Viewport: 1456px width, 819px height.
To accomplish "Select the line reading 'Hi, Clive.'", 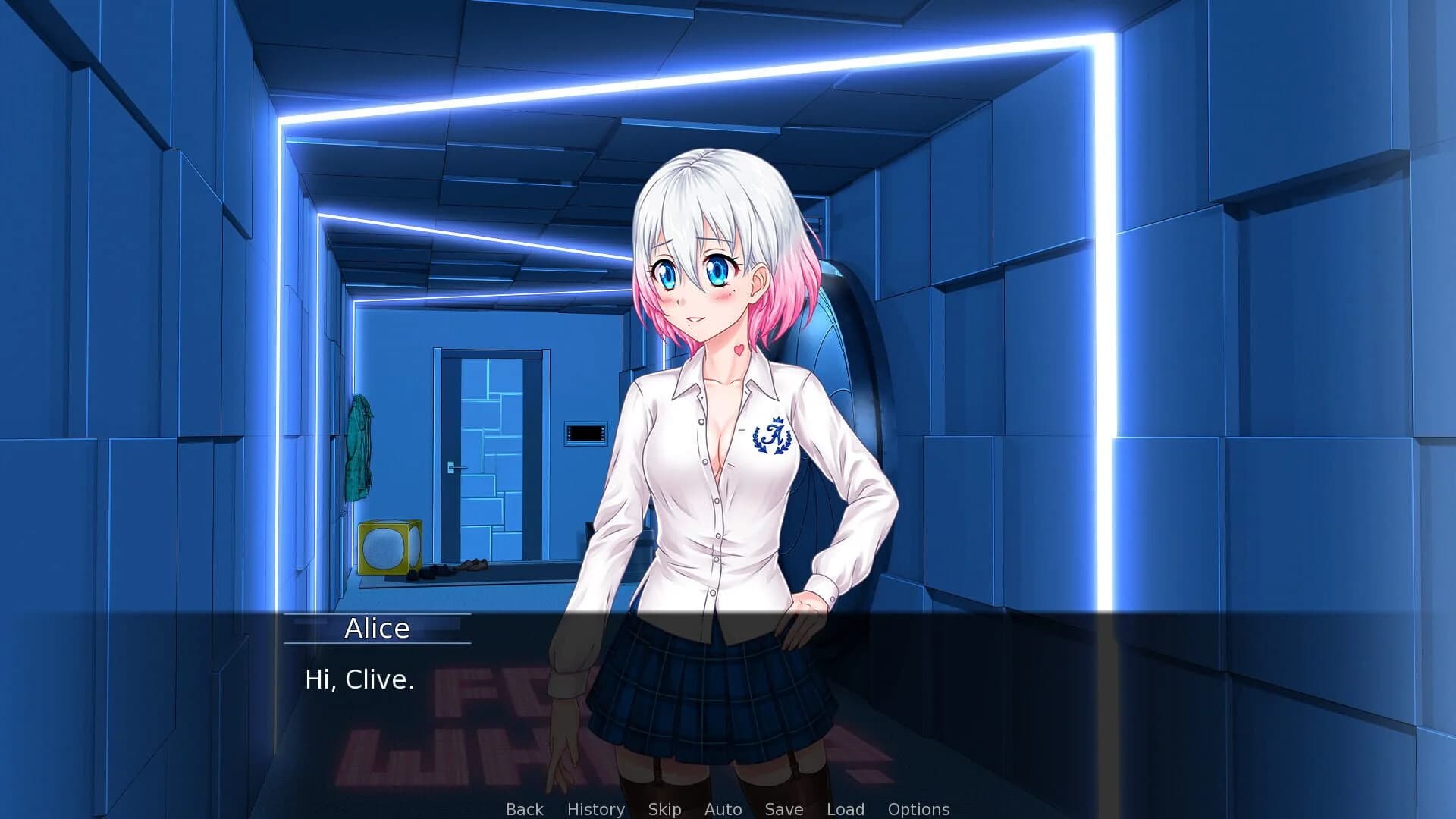I will (x=359, y=679).
